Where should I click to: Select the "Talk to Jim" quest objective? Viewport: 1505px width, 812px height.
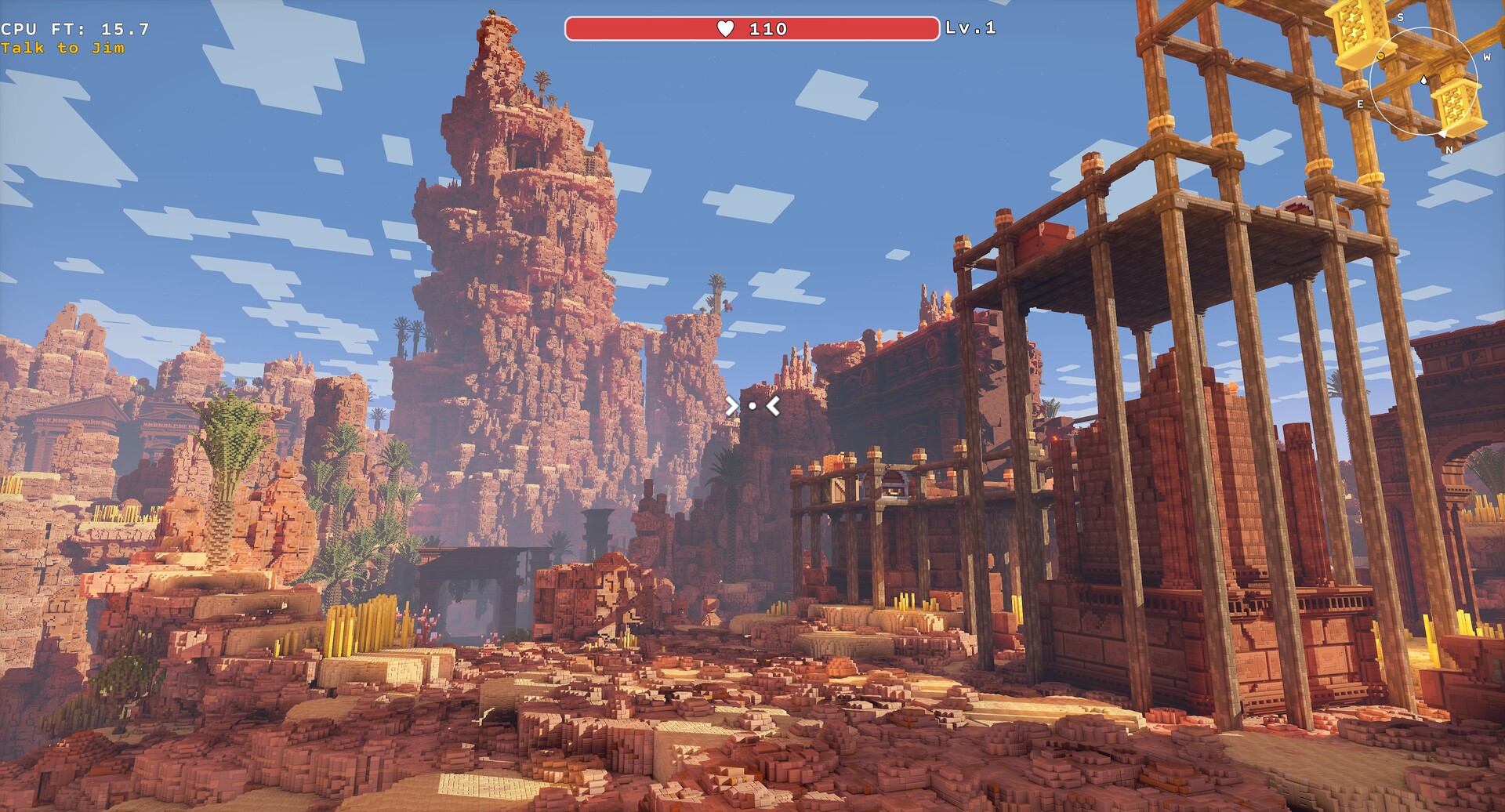coord(63,49)
